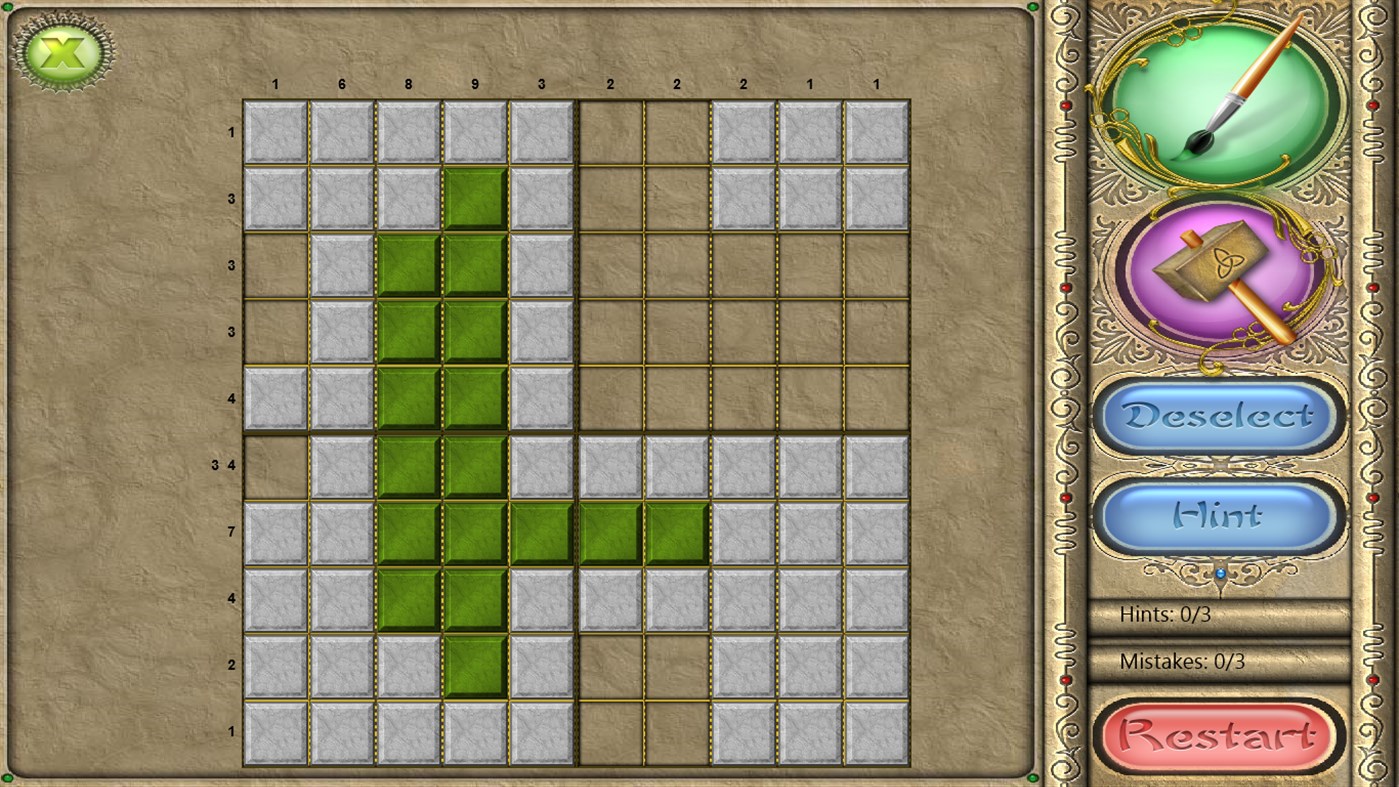The width and height of the screenshot is (1399, 787).
Task: Select the column clue numbered 9
Action: pos(474,85)
